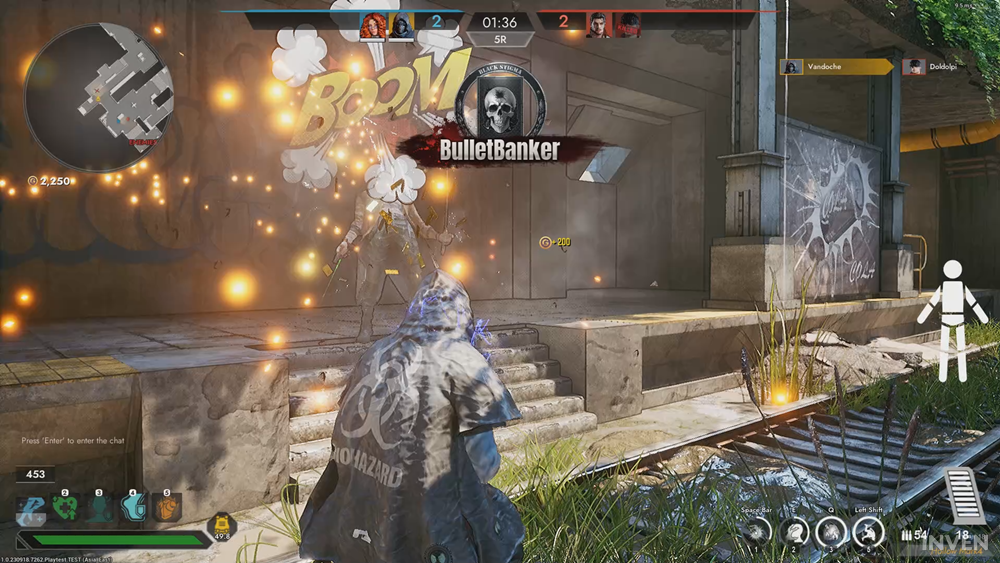Click the chat prompt to enter chat
The width and height of the screenshot is (1000, 563).
pyautogui.click(x=72, y=440)
